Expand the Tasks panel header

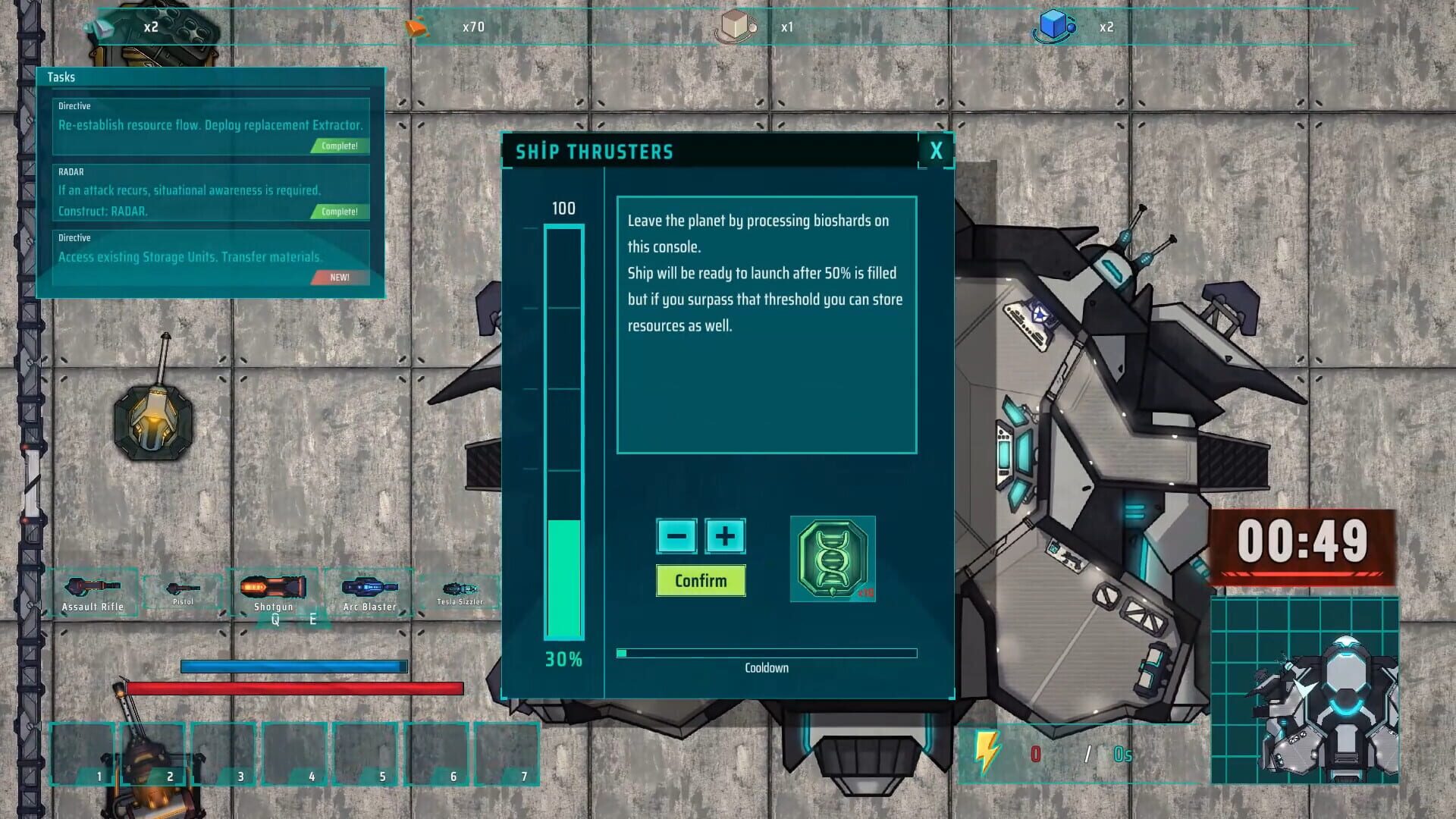[x=61, y=77]
